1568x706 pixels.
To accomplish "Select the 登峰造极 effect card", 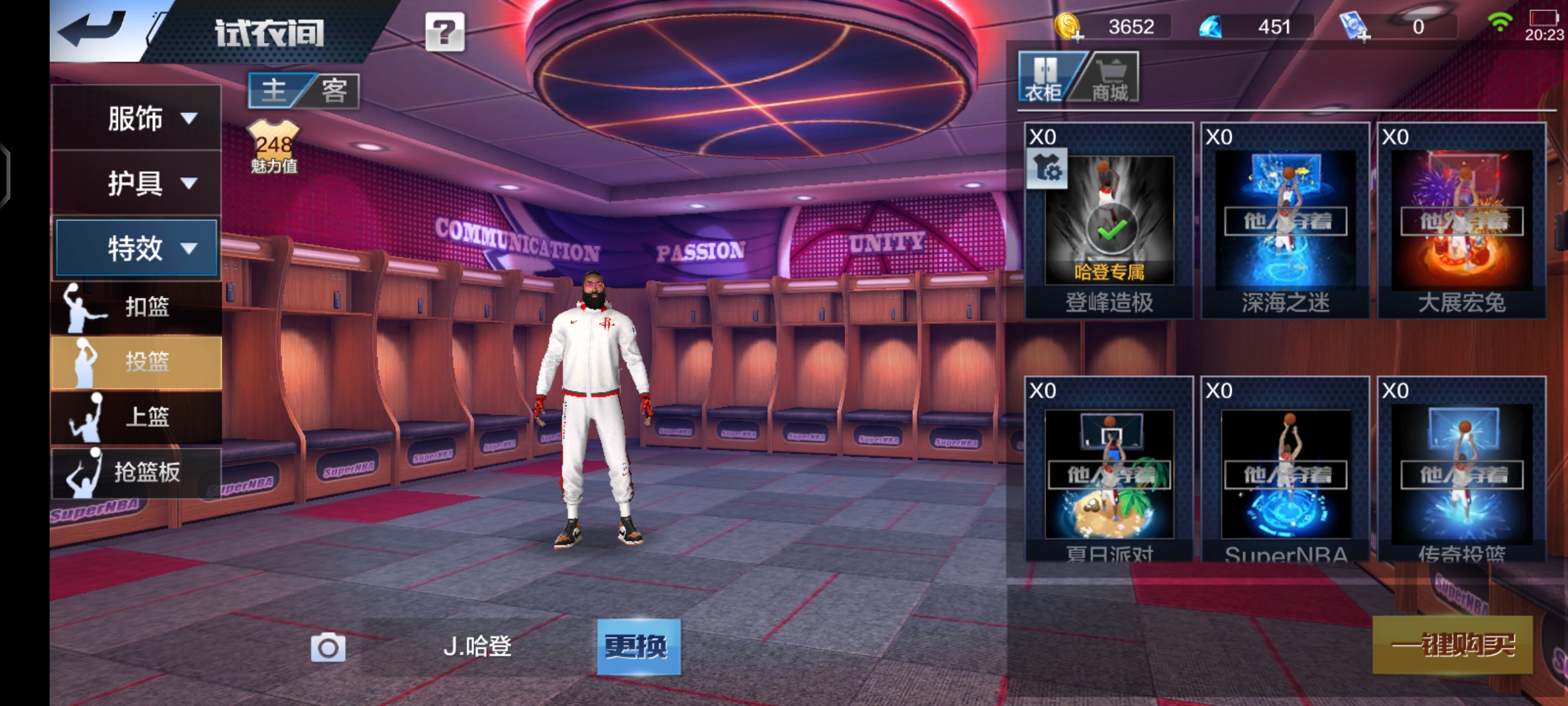I will [x=1109, y=221].
